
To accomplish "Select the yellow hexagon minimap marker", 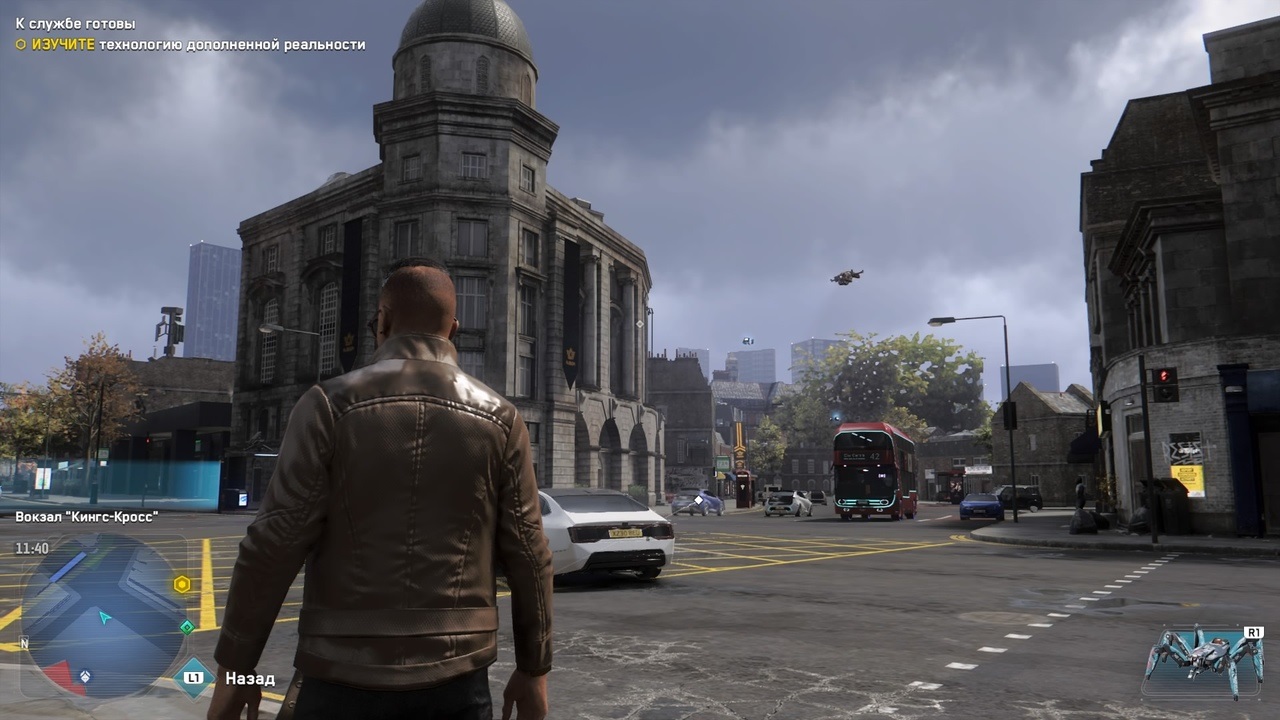I will [182, 584].
